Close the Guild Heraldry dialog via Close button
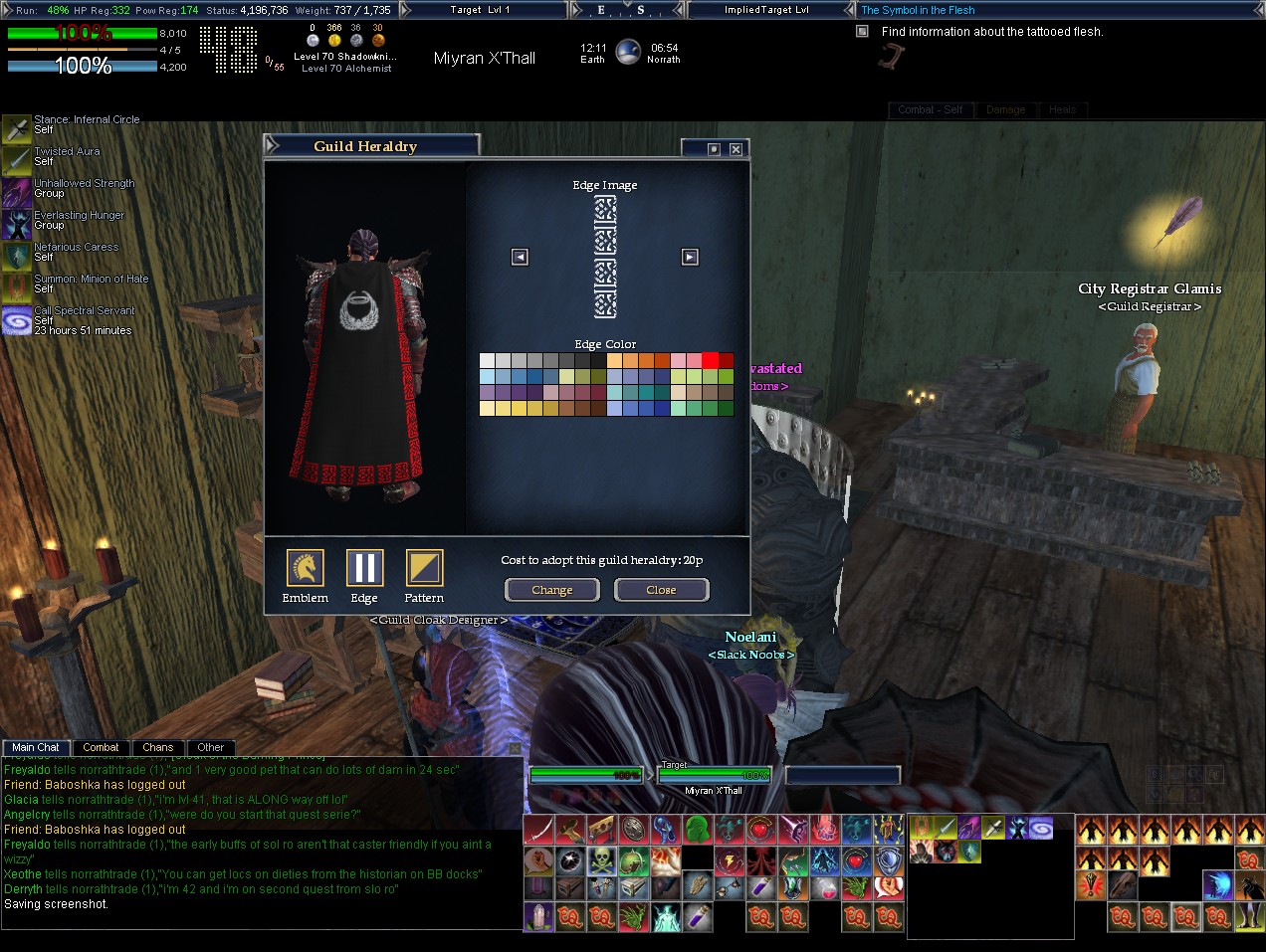Image resolution: width=1266 pixels, height=952 pixels. click(x=661, y=590)
